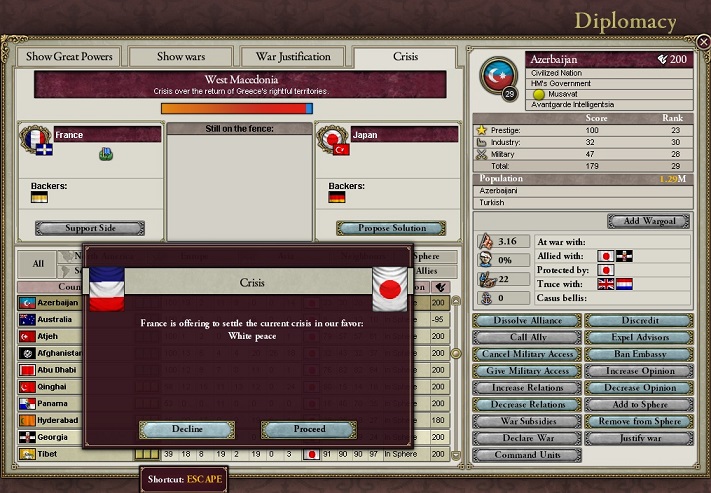Open the War Justification tab

[293, 57]
